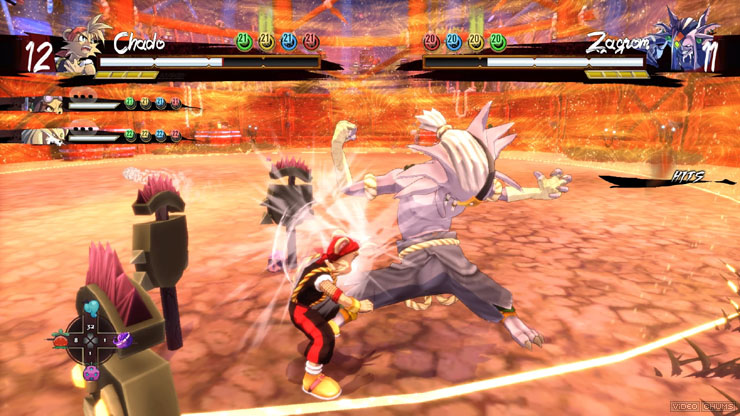Image resolution: width=740 pixels, height=416 pixels.
Task: Click Chado's green 21 token
Action: click(245, 41)
